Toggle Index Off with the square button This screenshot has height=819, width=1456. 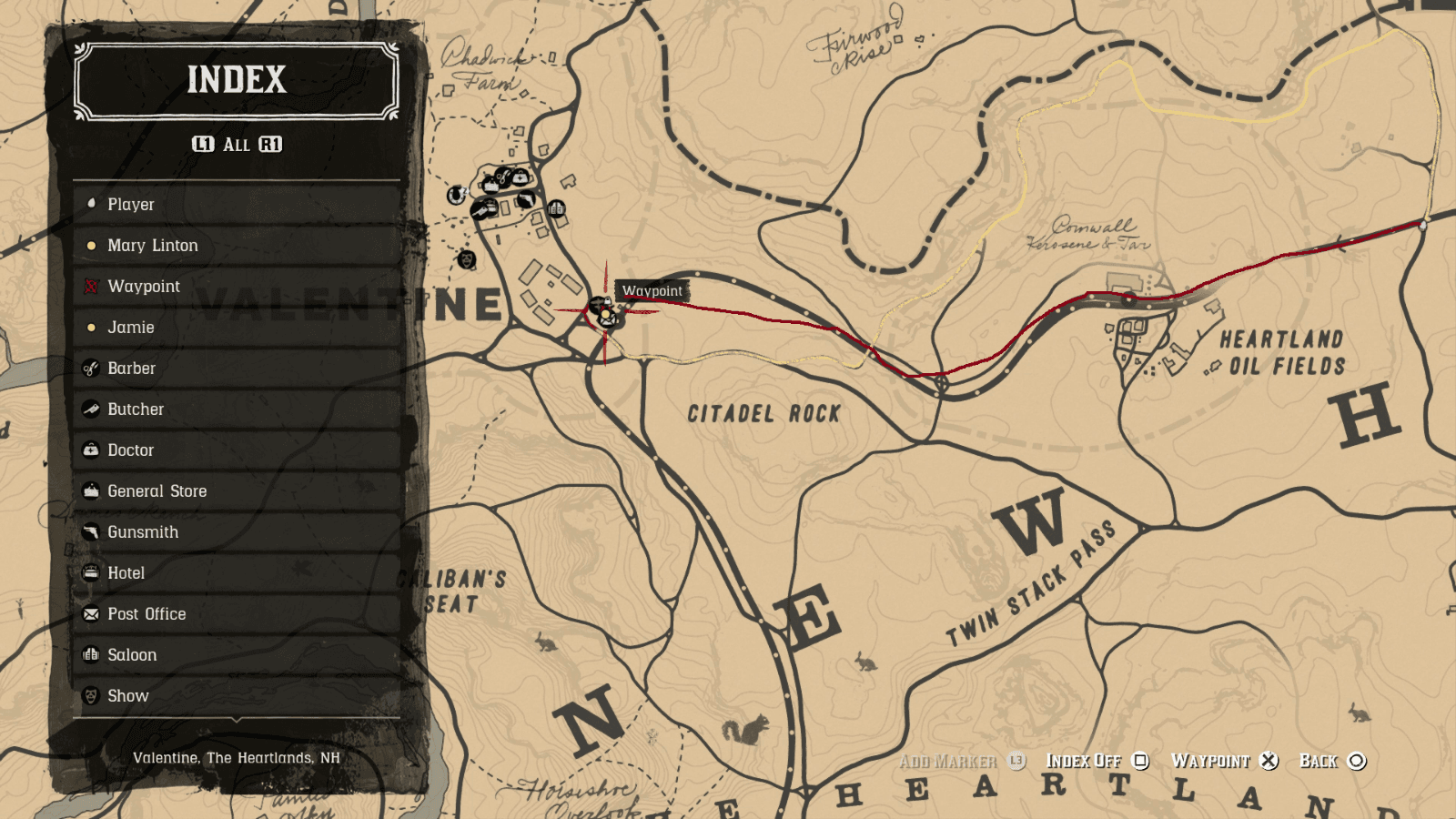coord(1140,761)
